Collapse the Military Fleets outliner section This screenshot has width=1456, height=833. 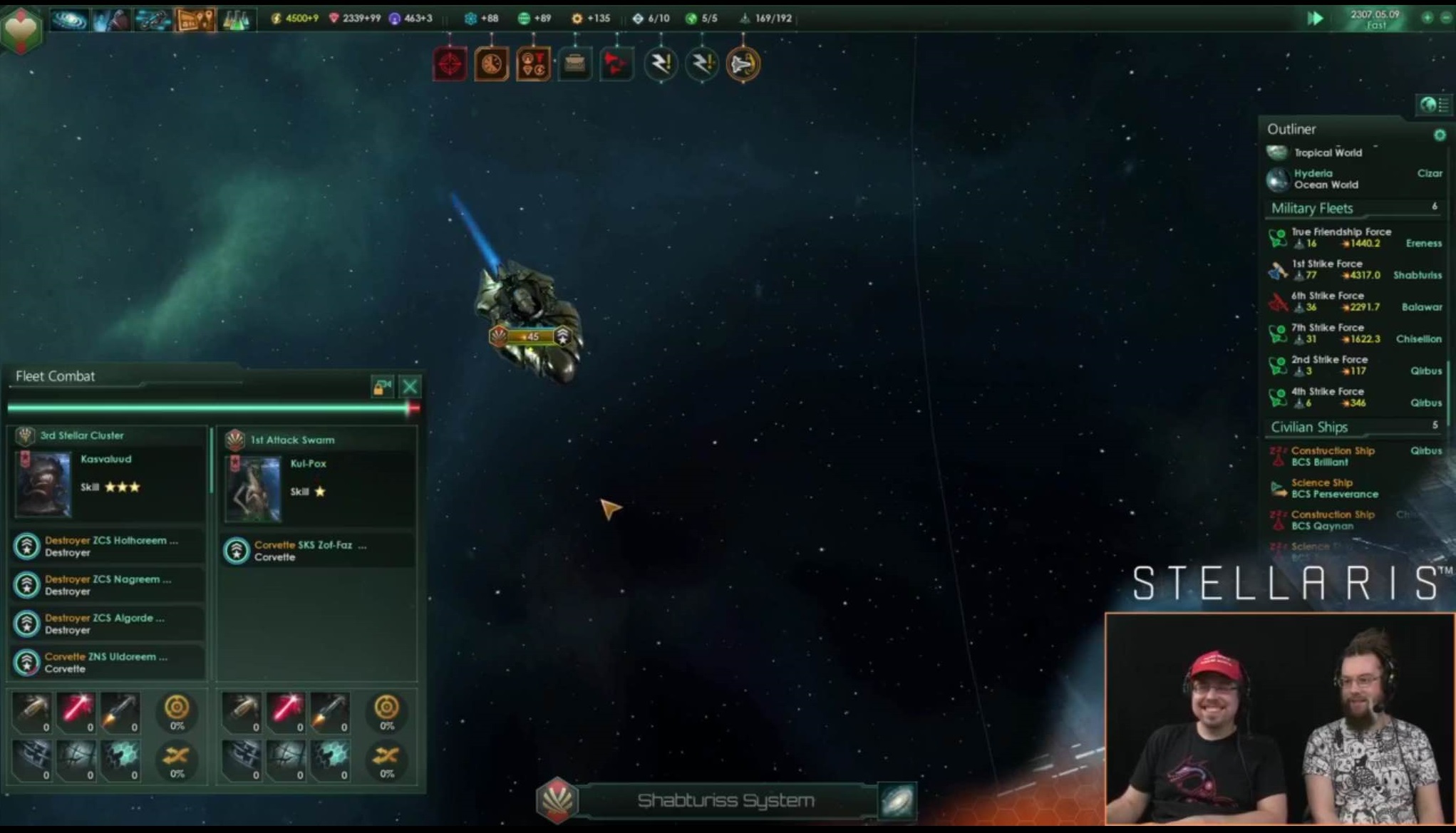(x=1312, y=208)
